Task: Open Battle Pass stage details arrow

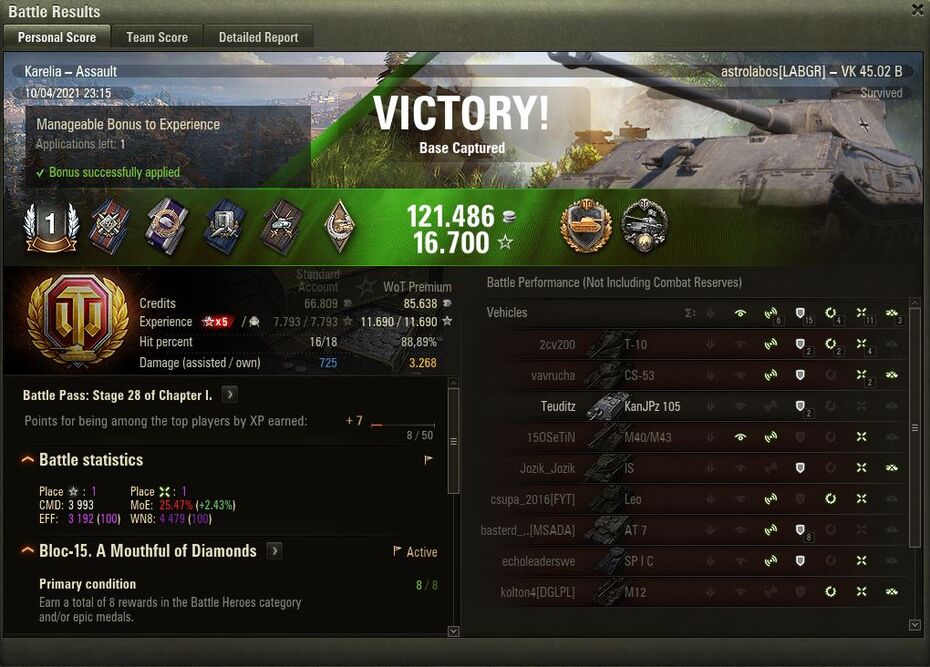Action: [x=229, y=395]
